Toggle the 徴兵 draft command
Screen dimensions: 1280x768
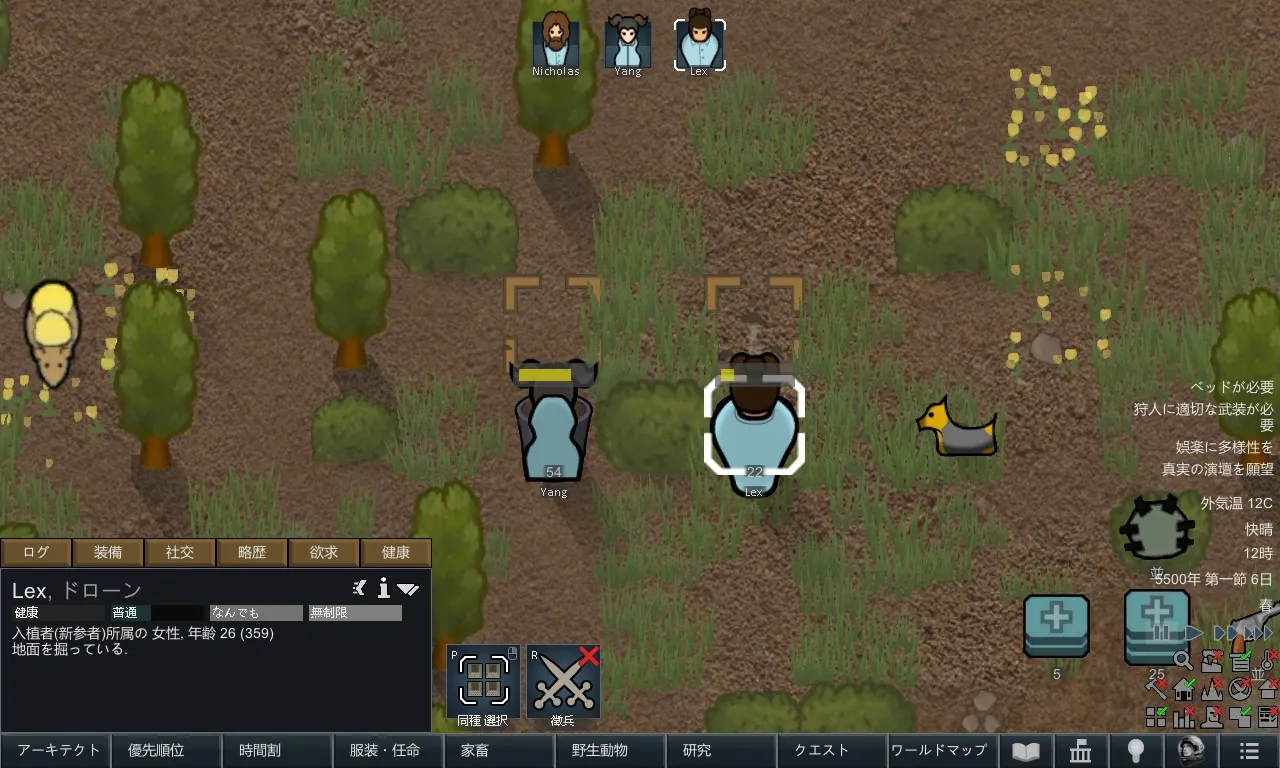click(563, 682)
